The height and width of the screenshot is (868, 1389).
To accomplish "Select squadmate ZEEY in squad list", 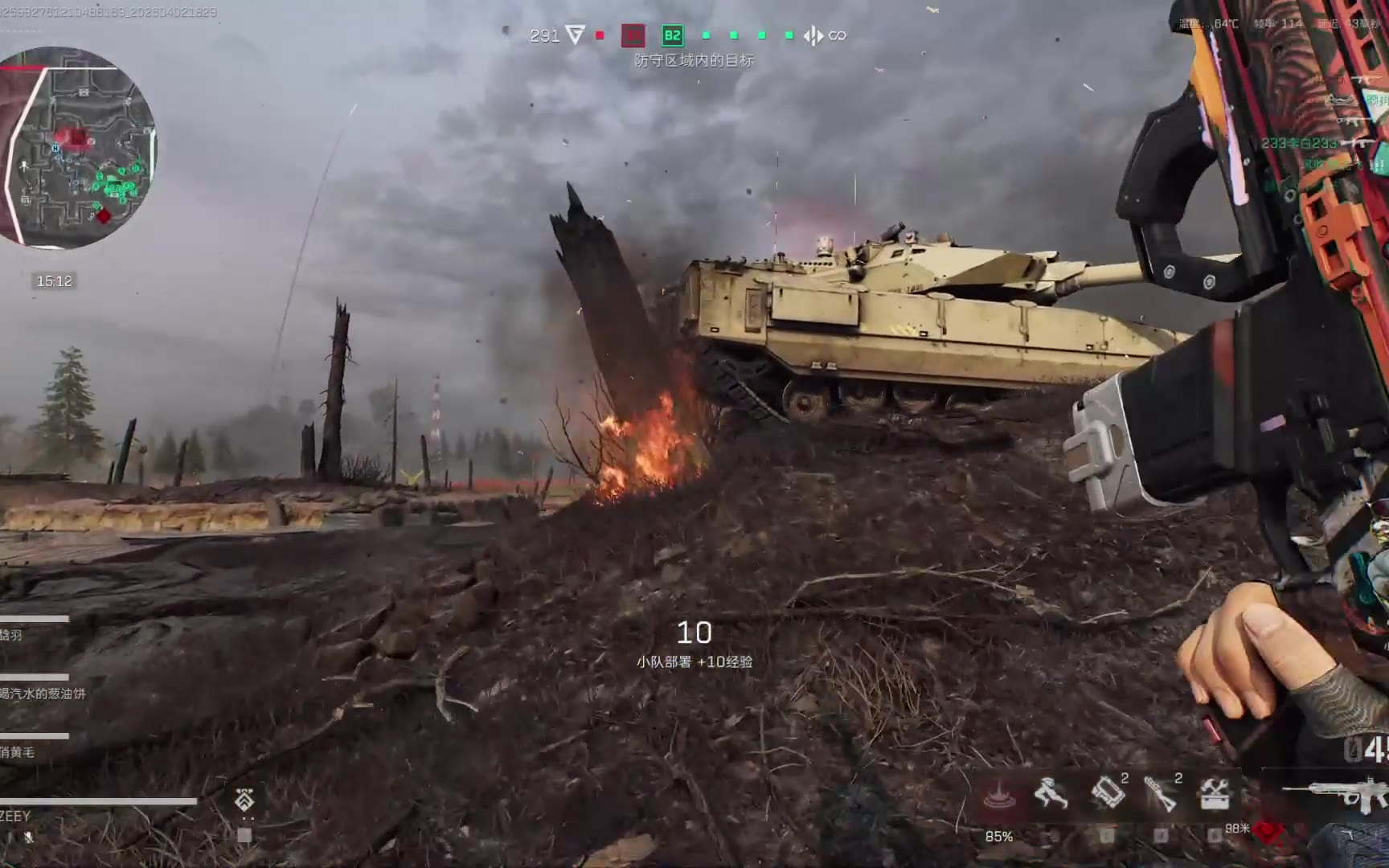I will click(x=16, y=815).
